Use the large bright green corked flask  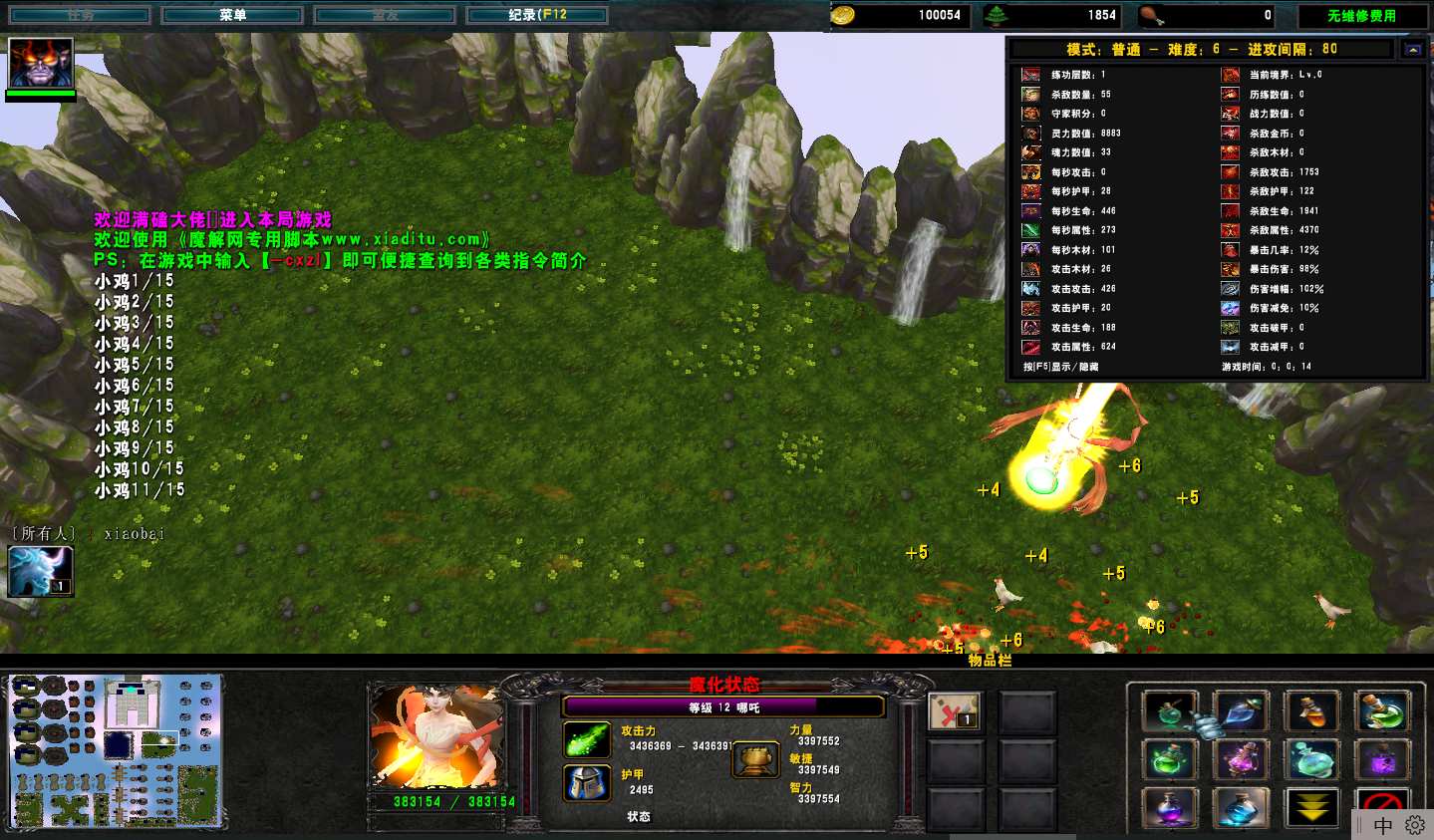pos(1382,711)
